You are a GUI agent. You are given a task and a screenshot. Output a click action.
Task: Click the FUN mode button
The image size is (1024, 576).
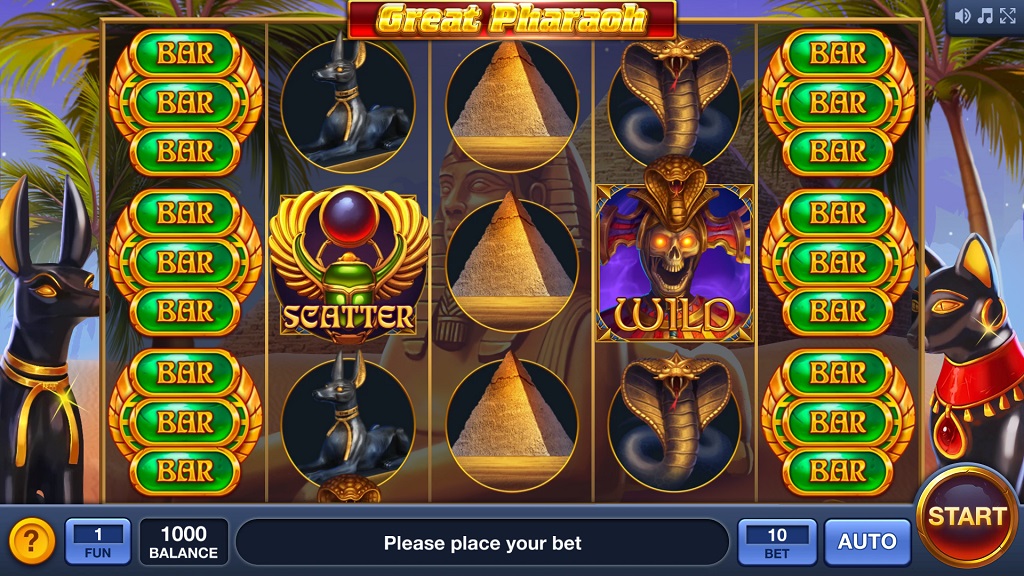click(98, 542)
